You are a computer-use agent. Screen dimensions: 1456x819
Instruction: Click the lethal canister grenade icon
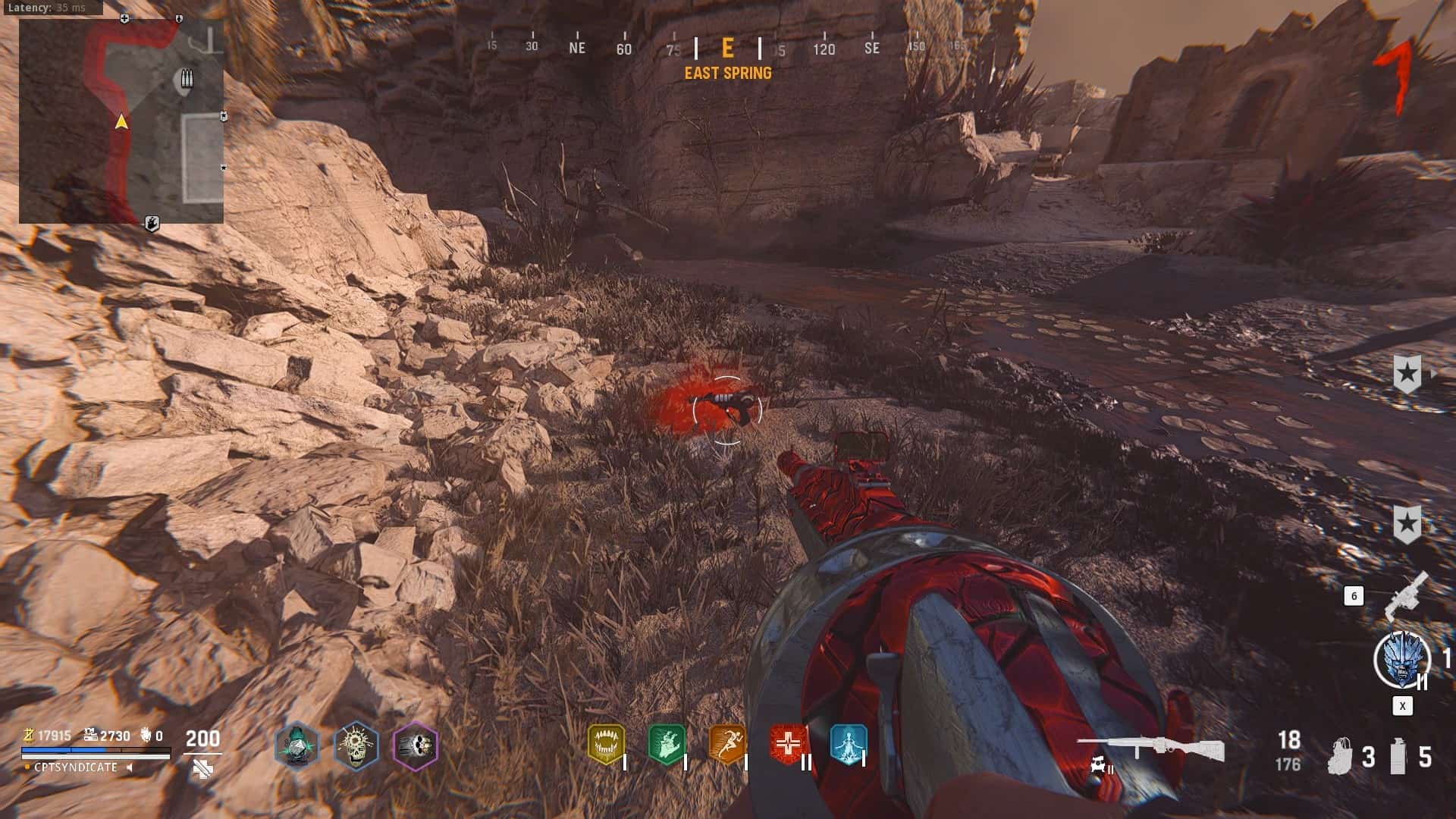(x=1398, y=756)
